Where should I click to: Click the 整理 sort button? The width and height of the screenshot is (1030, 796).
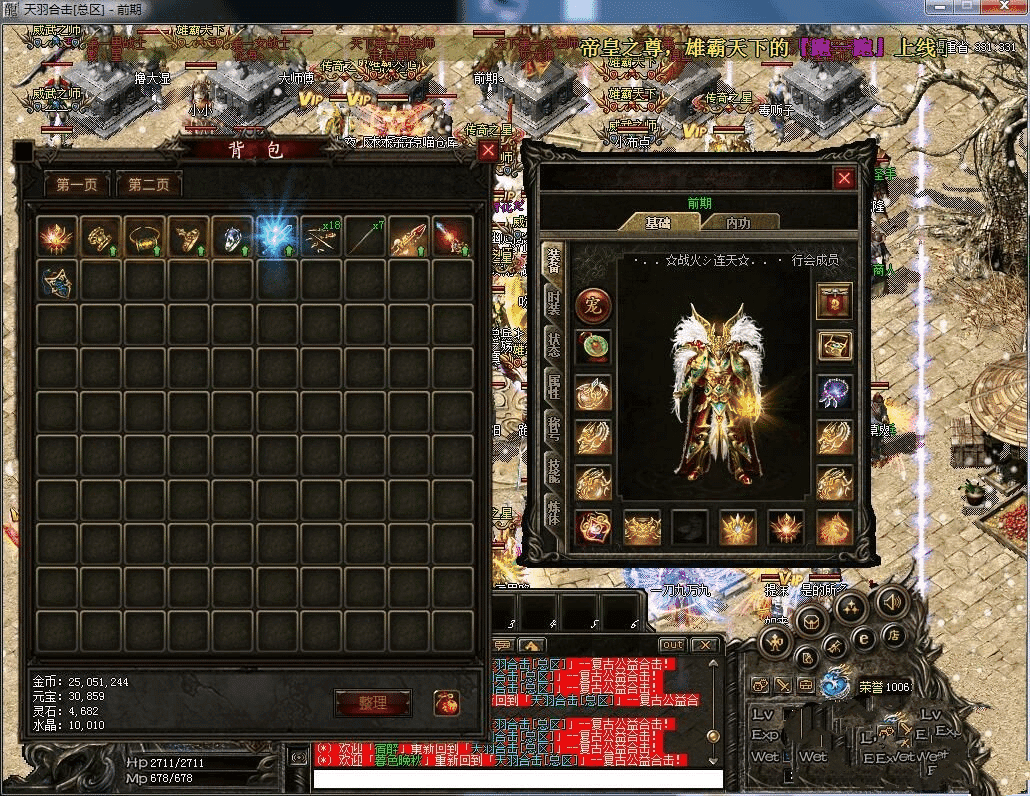(372, 703)
